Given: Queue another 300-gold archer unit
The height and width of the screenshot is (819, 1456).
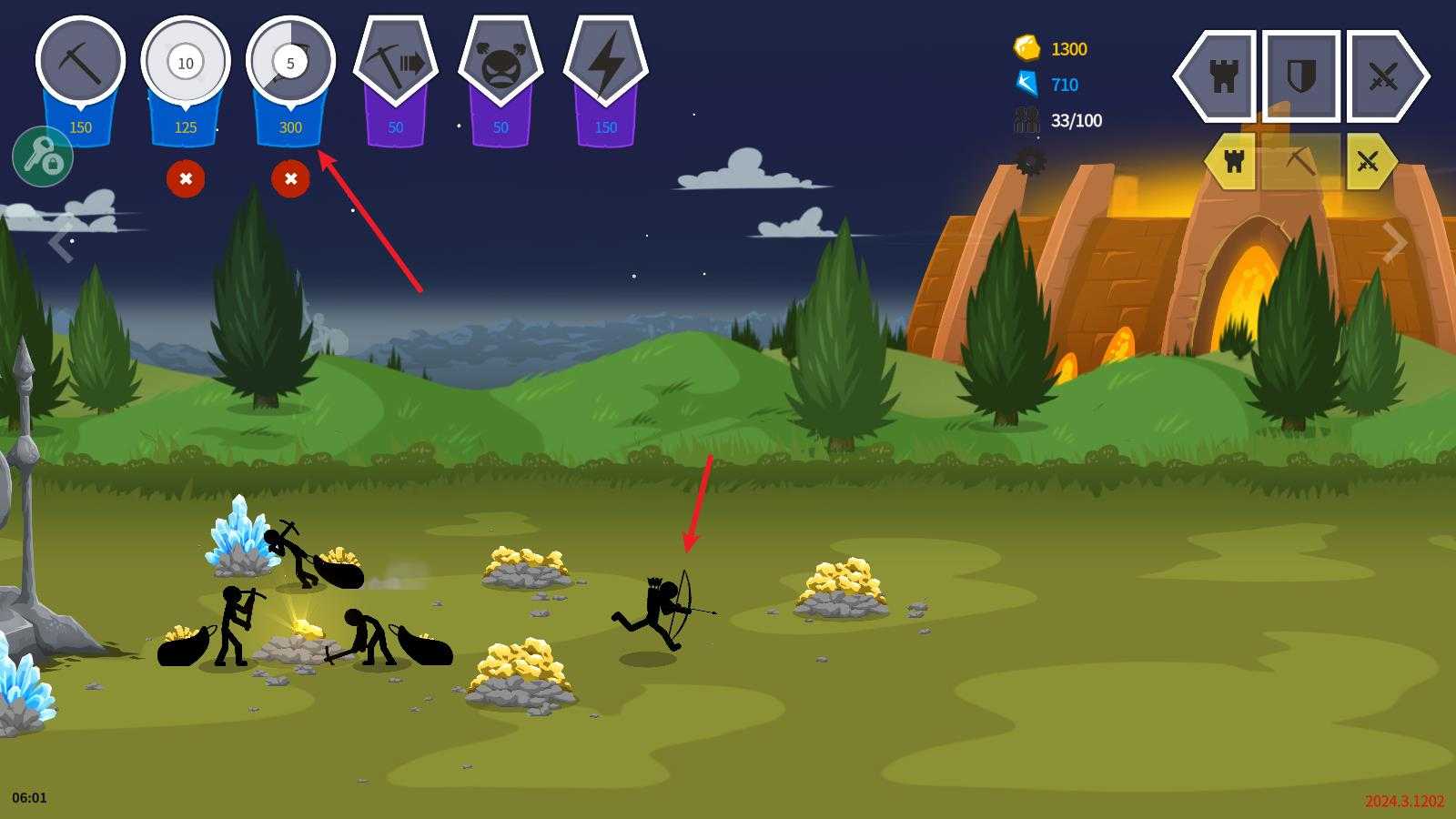Looking at the screenshot, I should tap(290, 64).
